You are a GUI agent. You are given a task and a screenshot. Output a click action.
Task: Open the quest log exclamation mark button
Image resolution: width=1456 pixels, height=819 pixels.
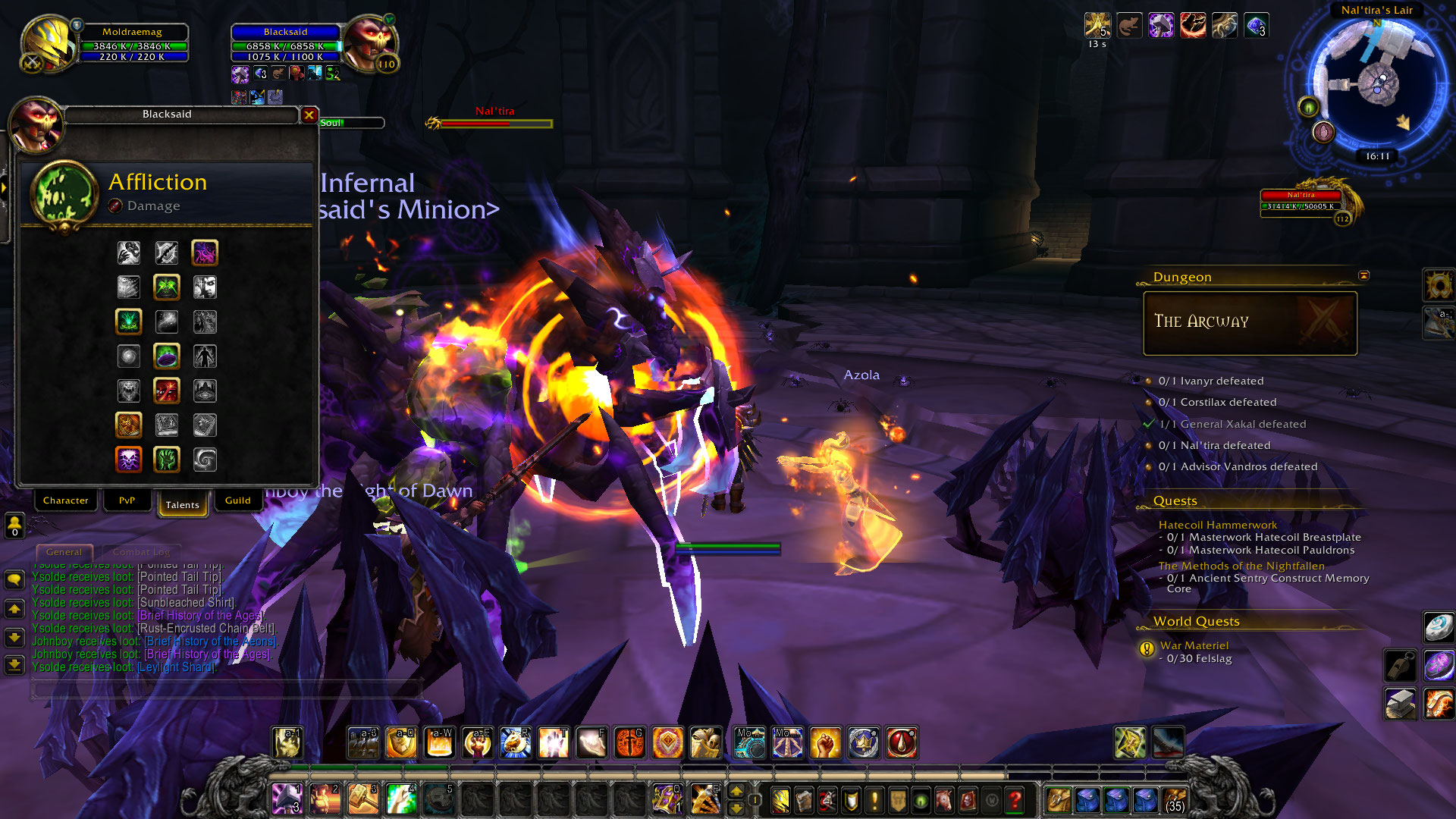pyautogui.click(x=874, y=799)
